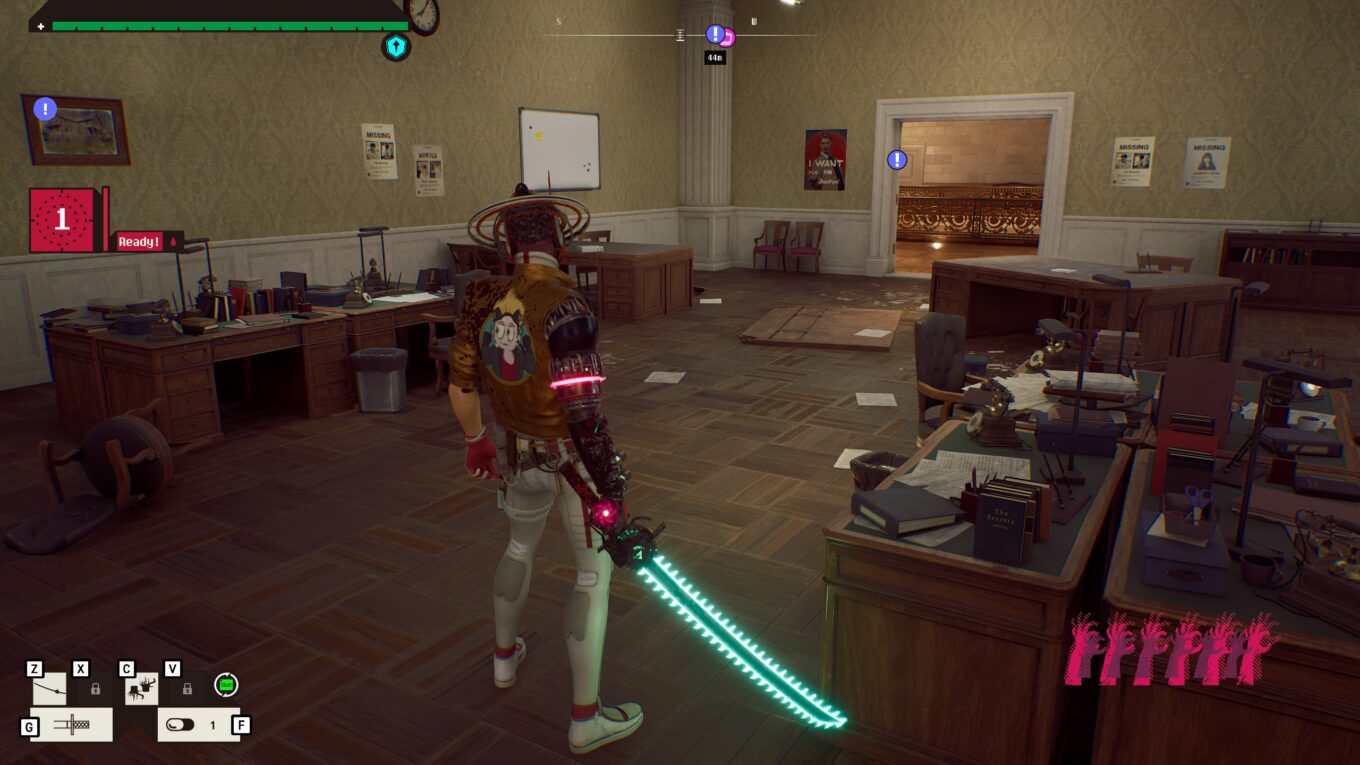
Task: Select the red blood charge counter box
Action: tap(63, 219)
